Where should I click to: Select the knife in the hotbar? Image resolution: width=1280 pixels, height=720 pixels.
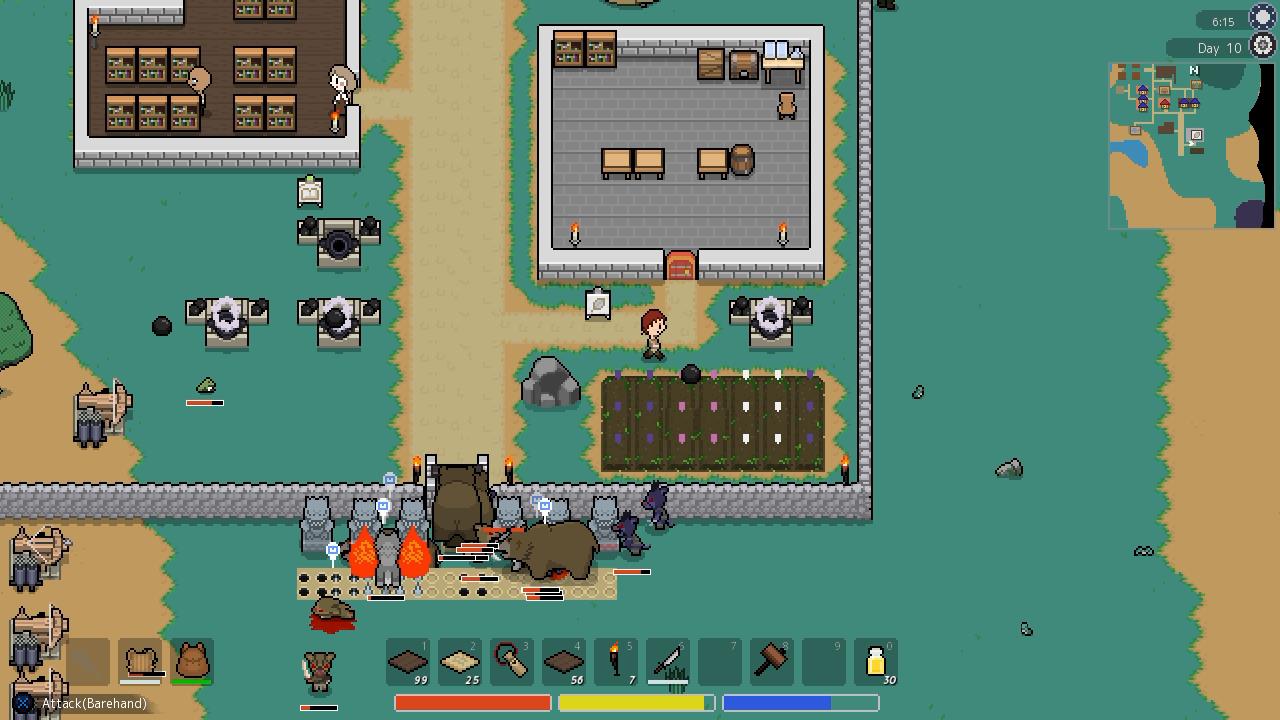pyautogui.click(x=668, y=662)
